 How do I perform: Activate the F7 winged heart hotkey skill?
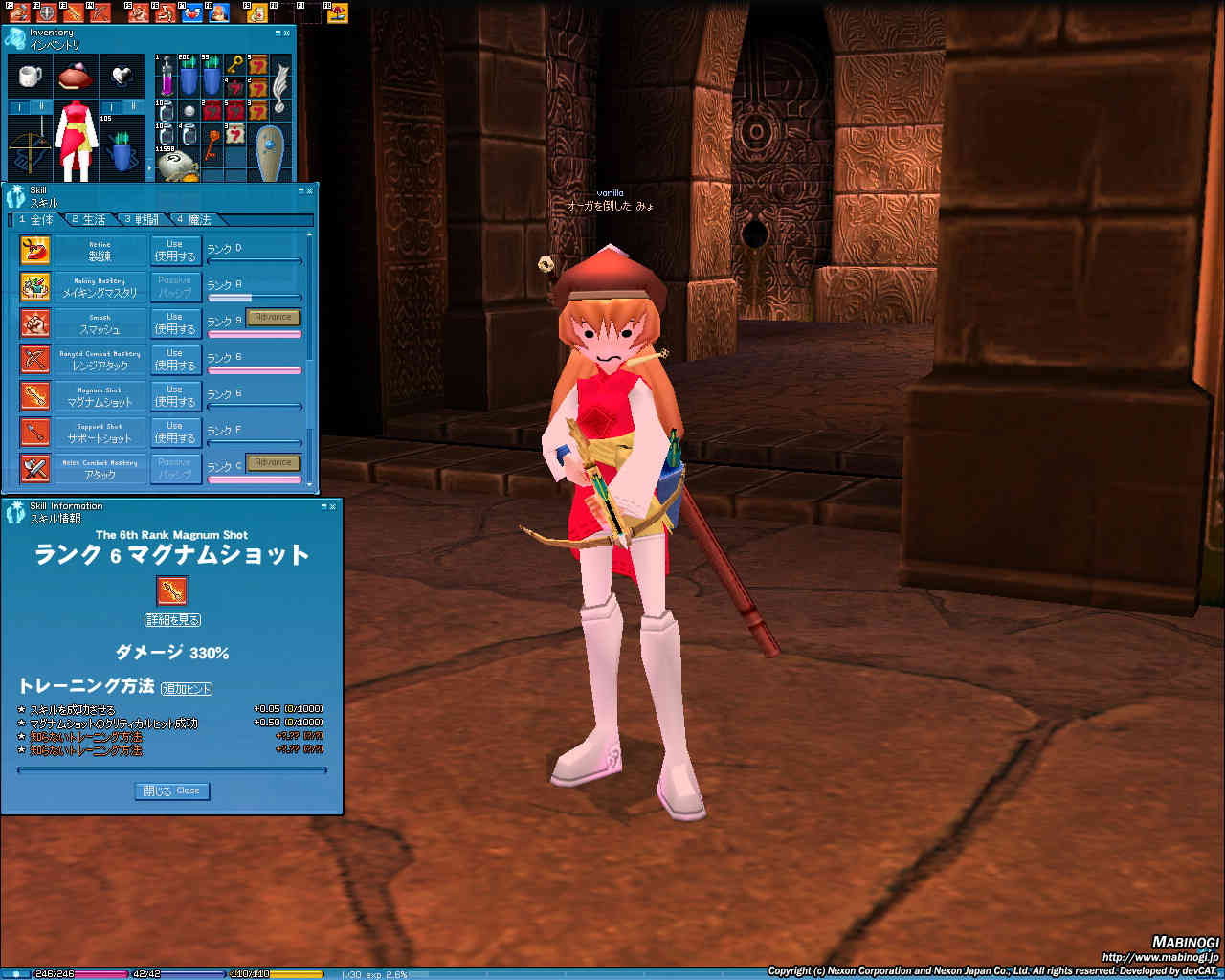[191, 13]
